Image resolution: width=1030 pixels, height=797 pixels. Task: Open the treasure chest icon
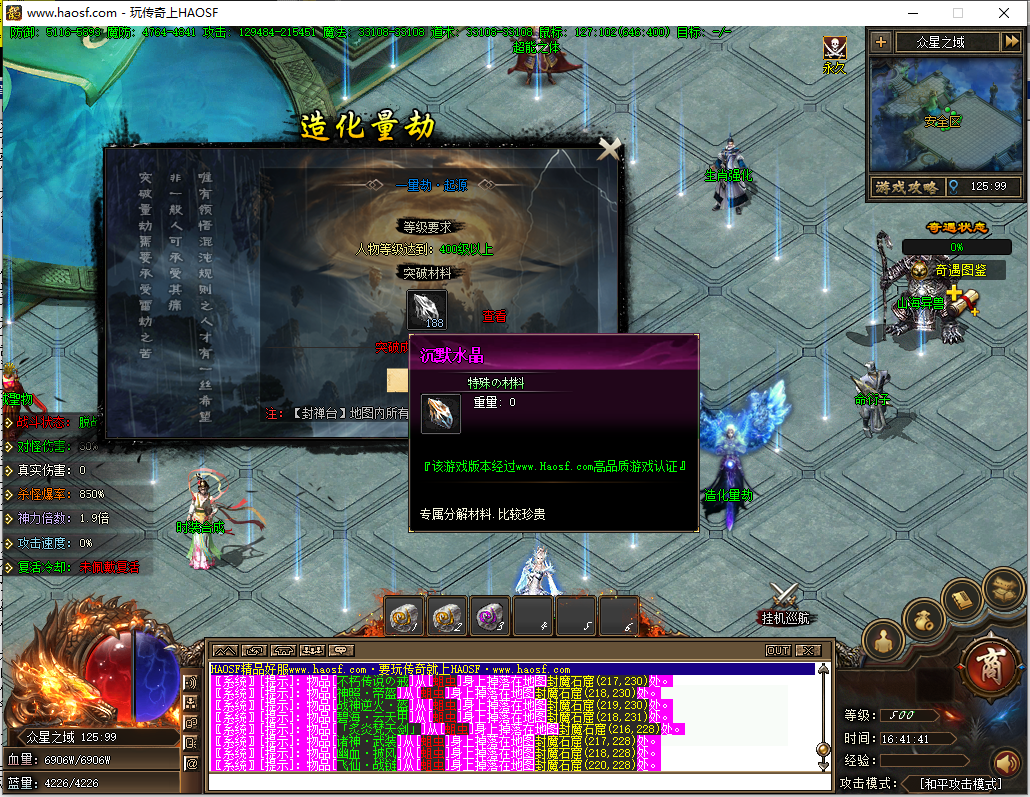pos(1001,586)
